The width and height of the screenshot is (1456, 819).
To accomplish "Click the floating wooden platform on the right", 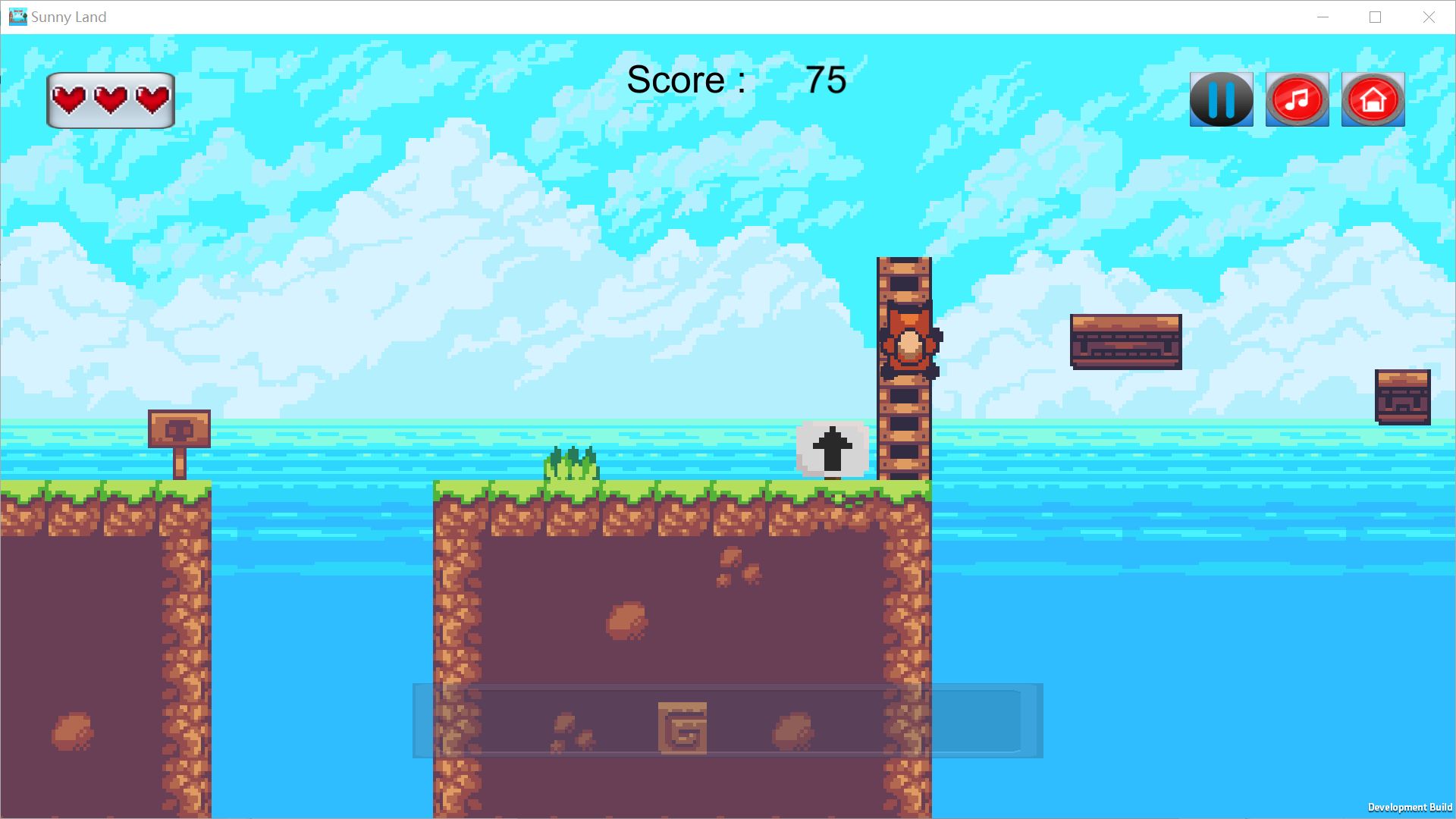I will pyautogui.click(x=1125, y=341).
